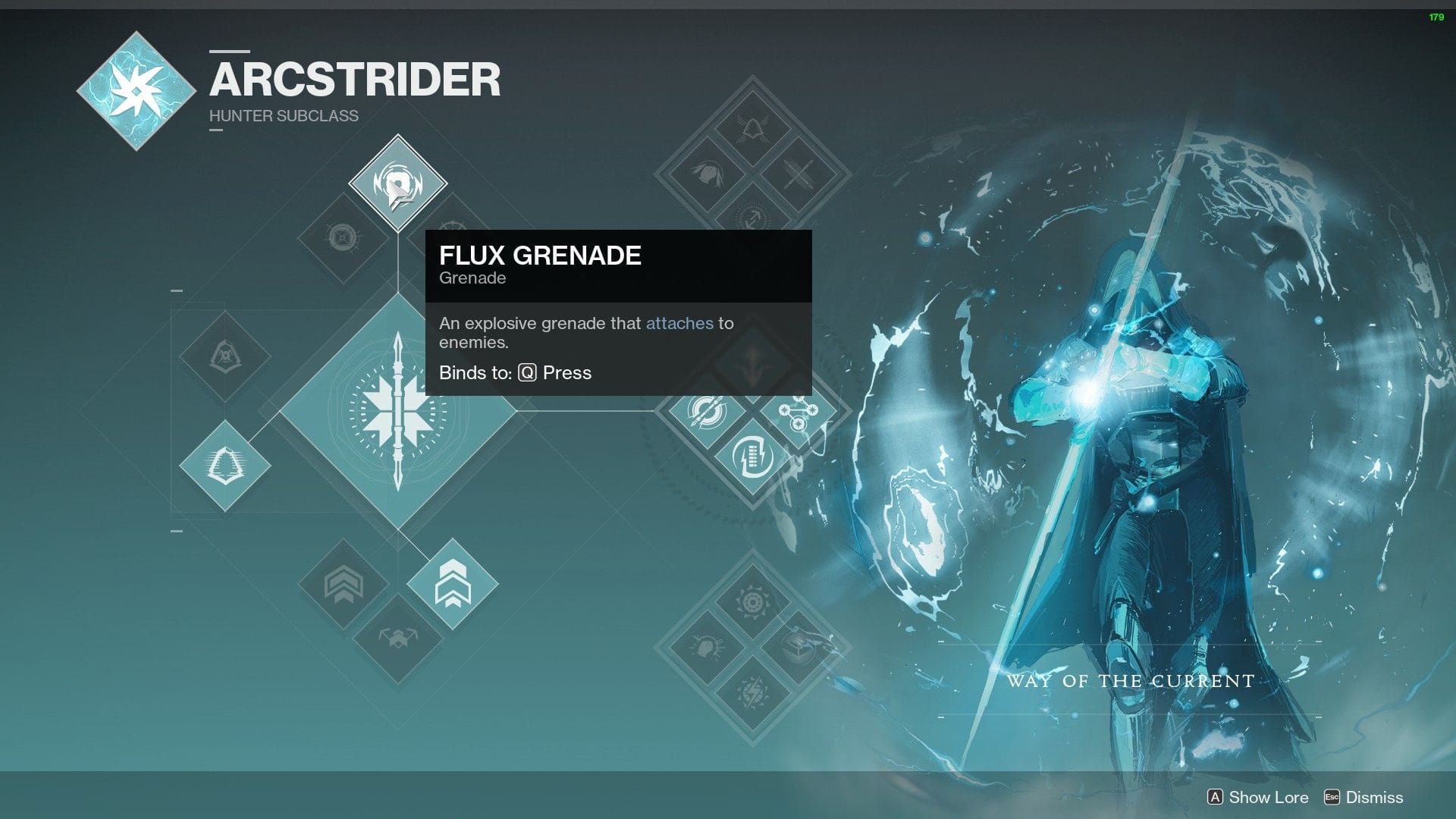Screen dimensions: 1456x819
Task: Select the grenade option left of Flux Grenade
Action: [x=341, y=235]
